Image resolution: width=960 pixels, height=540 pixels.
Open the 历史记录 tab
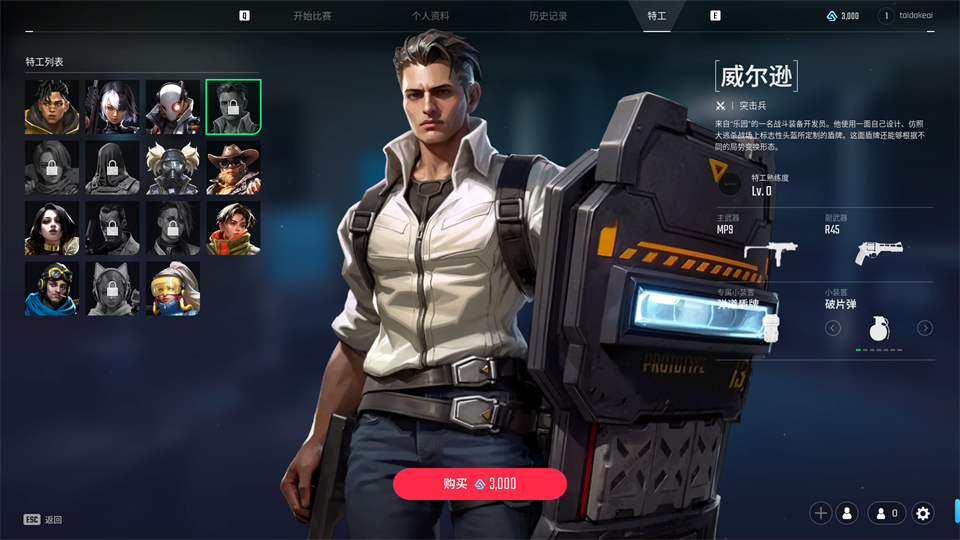pyautogui.click(x=548, y=16)
